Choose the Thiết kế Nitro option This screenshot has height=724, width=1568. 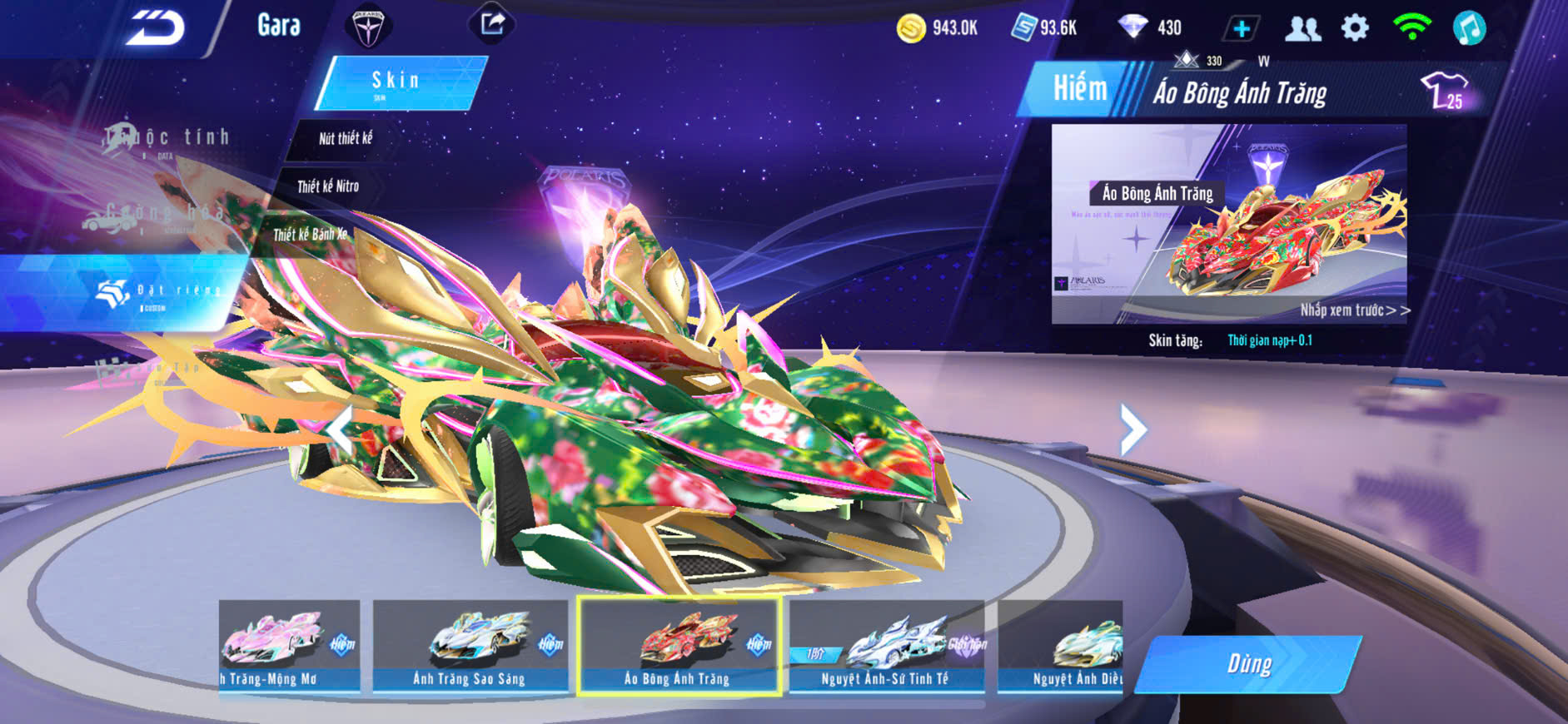[x=328, y=186]
